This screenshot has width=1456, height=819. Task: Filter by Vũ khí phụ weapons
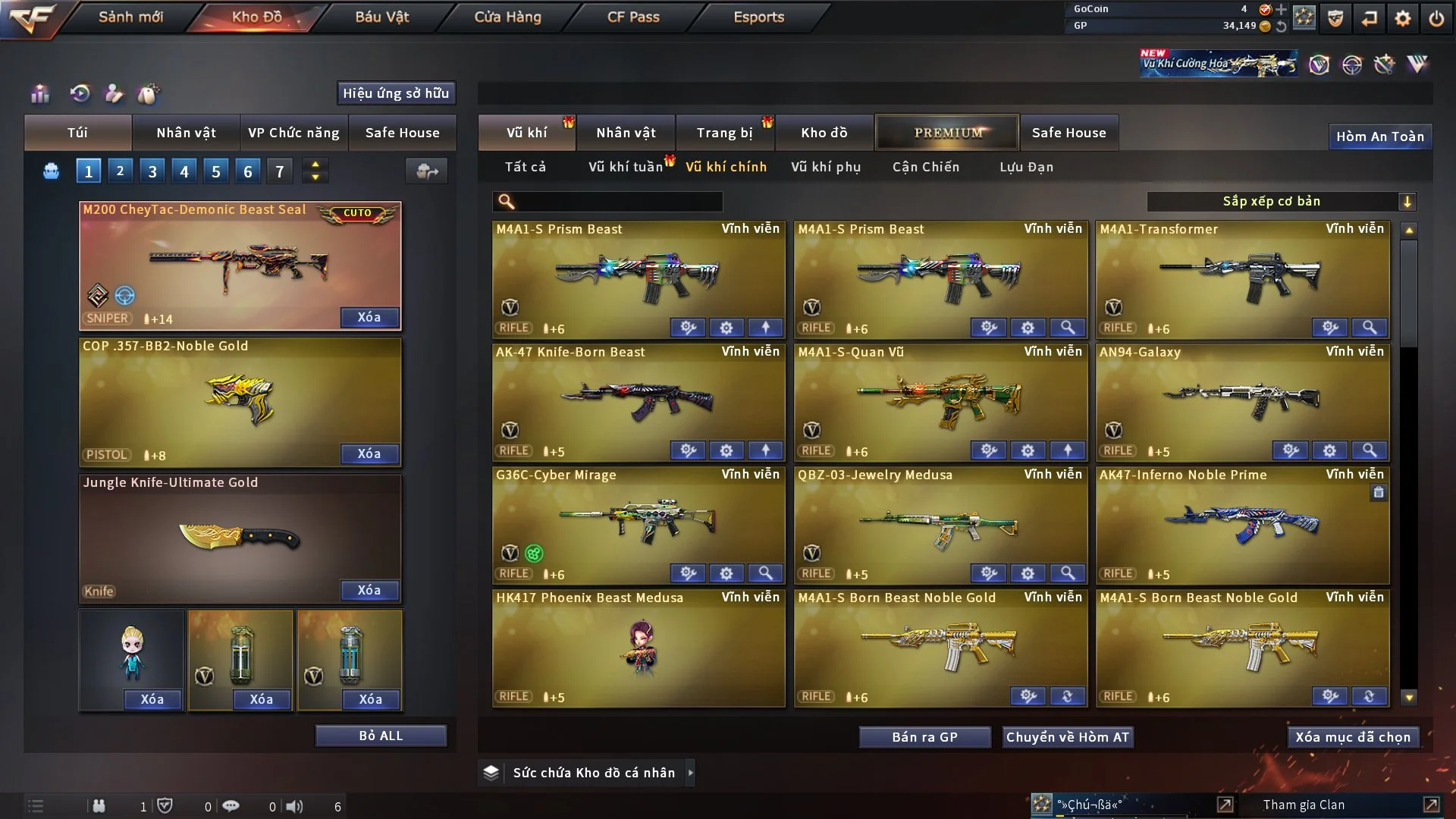[826, 167]
